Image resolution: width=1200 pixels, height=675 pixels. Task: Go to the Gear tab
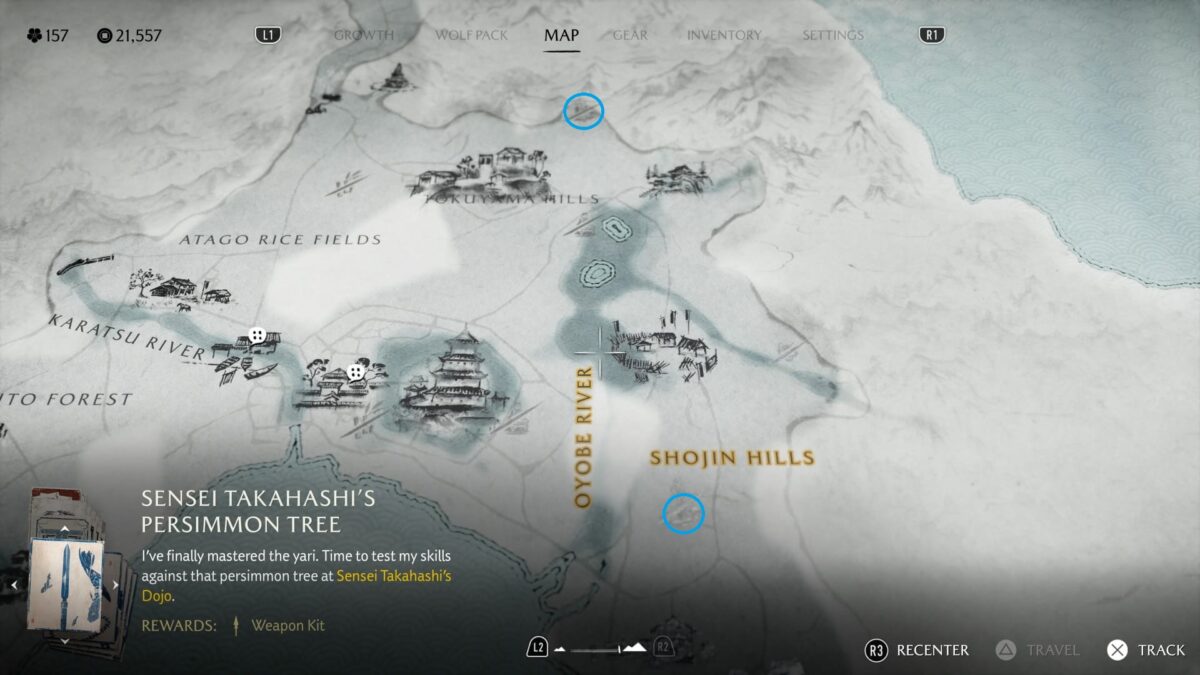pos(630,35)
